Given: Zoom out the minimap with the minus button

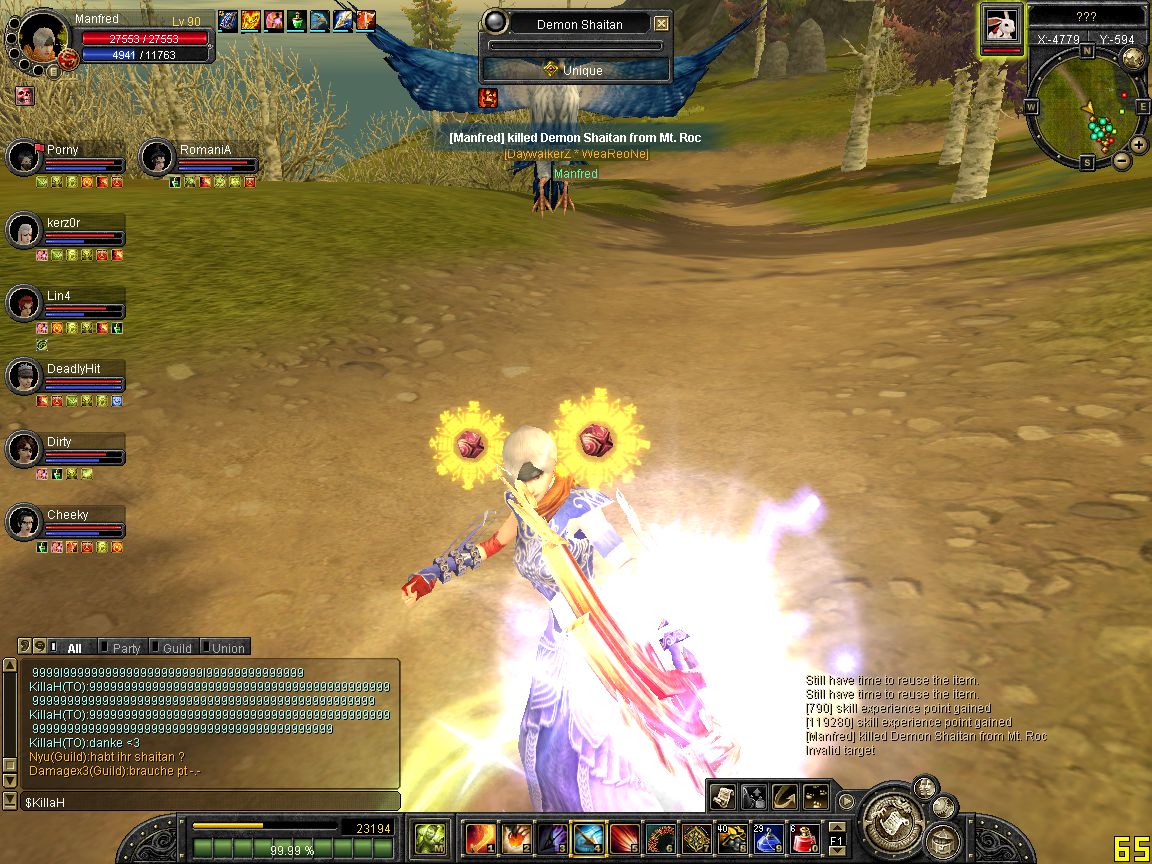Looking at the screenshot, I should (1122, 160).
